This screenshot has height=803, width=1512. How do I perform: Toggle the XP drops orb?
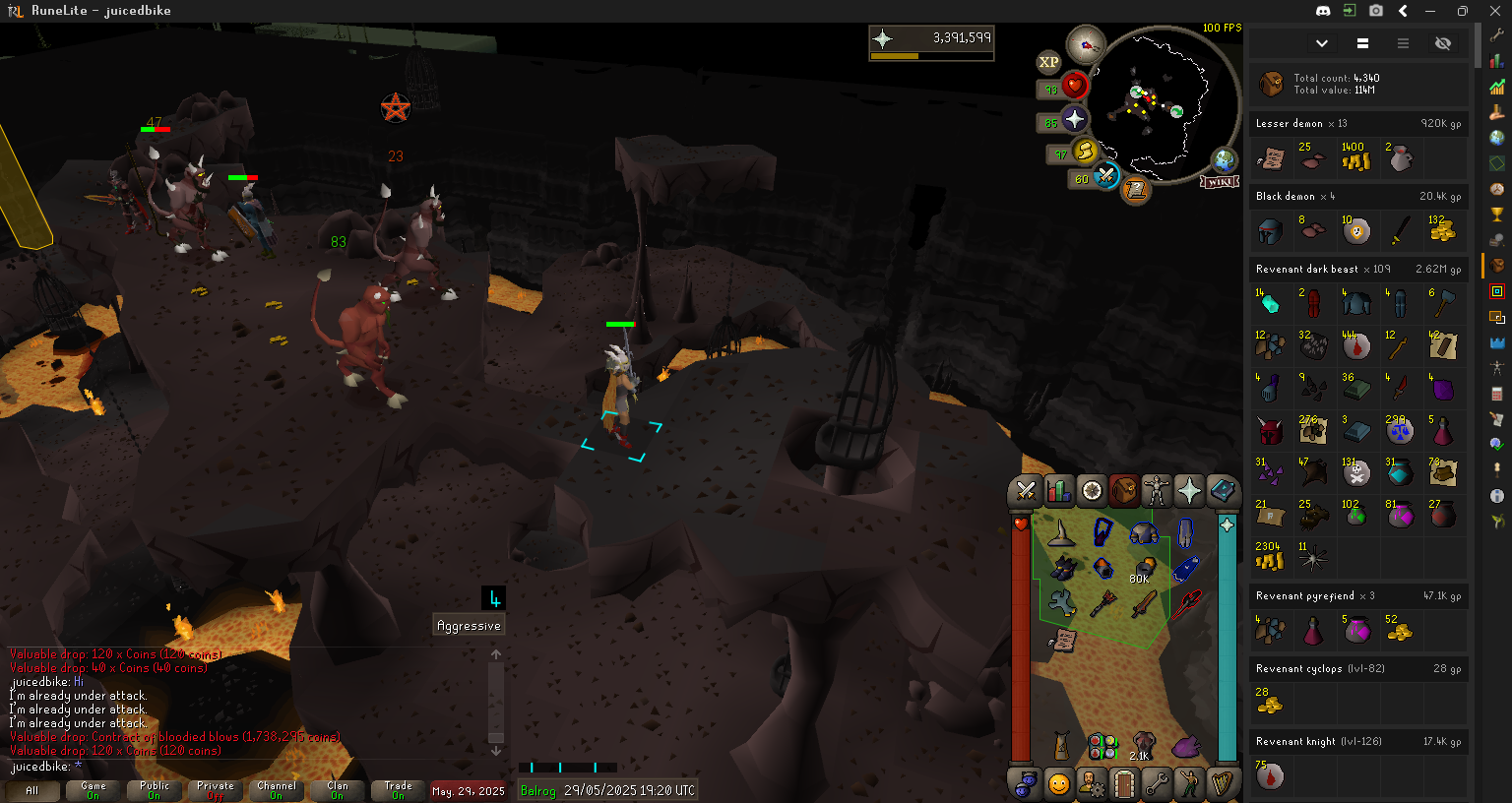click(1048, 62)
